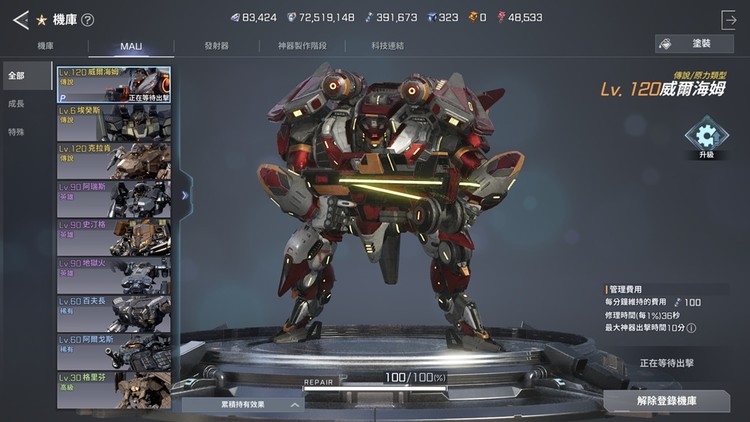750x422 pixels.
Task: Tap the 升級 upgrade gear icon
Action: tap(707, 139)
